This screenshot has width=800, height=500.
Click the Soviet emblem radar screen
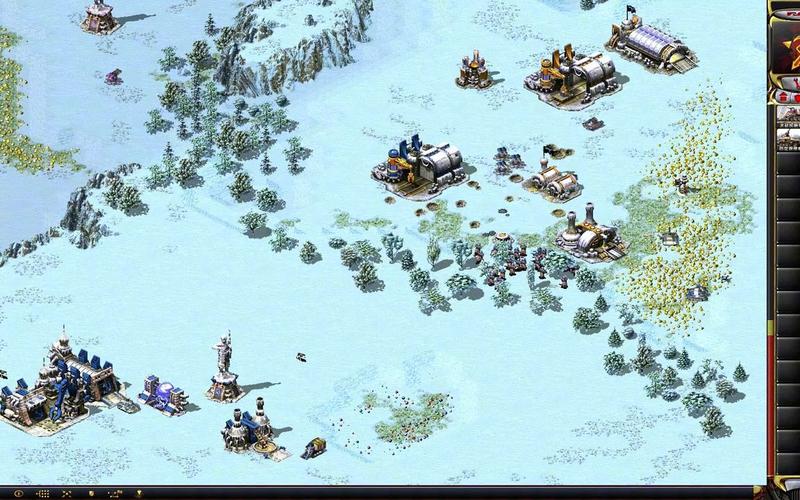(x=788, y=50)
